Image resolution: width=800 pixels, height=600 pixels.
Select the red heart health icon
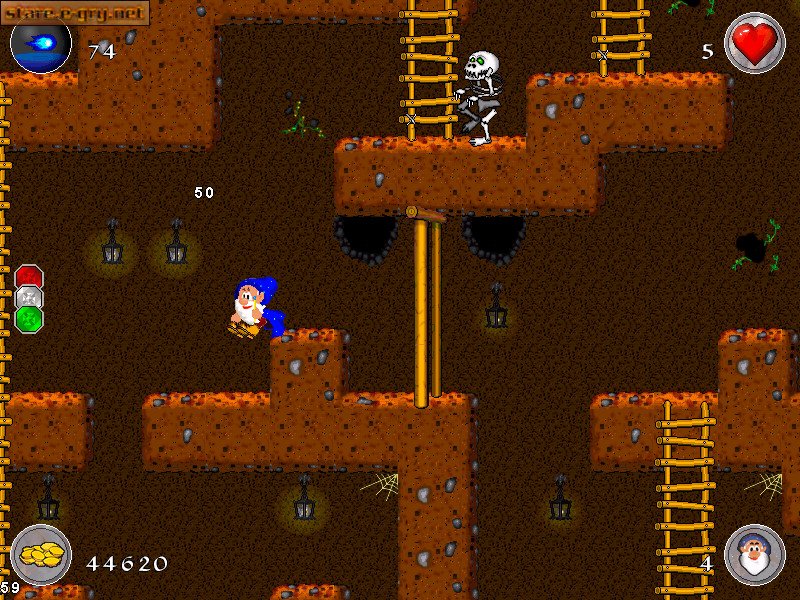click(754, 44)
